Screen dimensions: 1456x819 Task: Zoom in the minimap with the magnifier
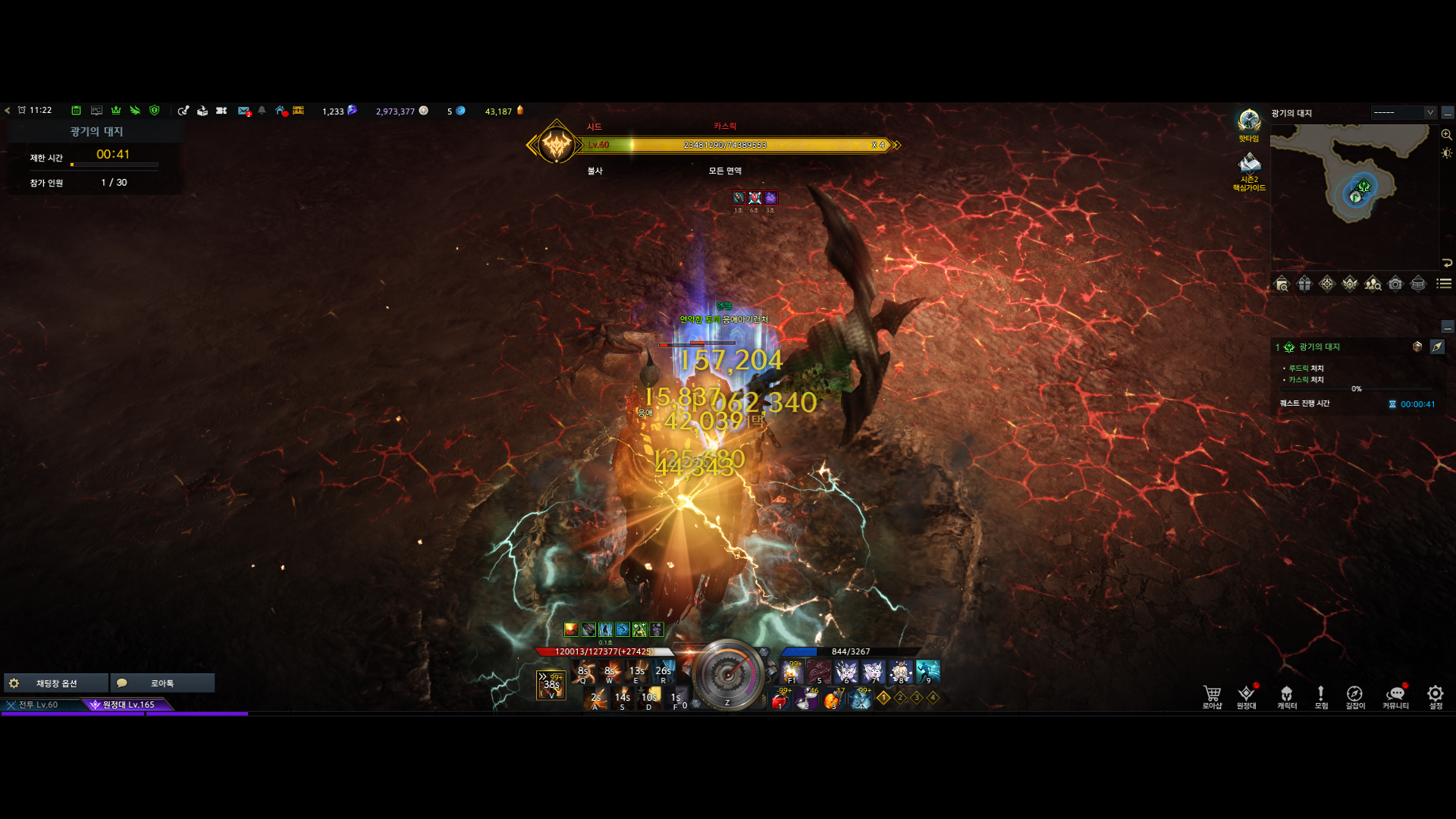(x=1447, y=134)
